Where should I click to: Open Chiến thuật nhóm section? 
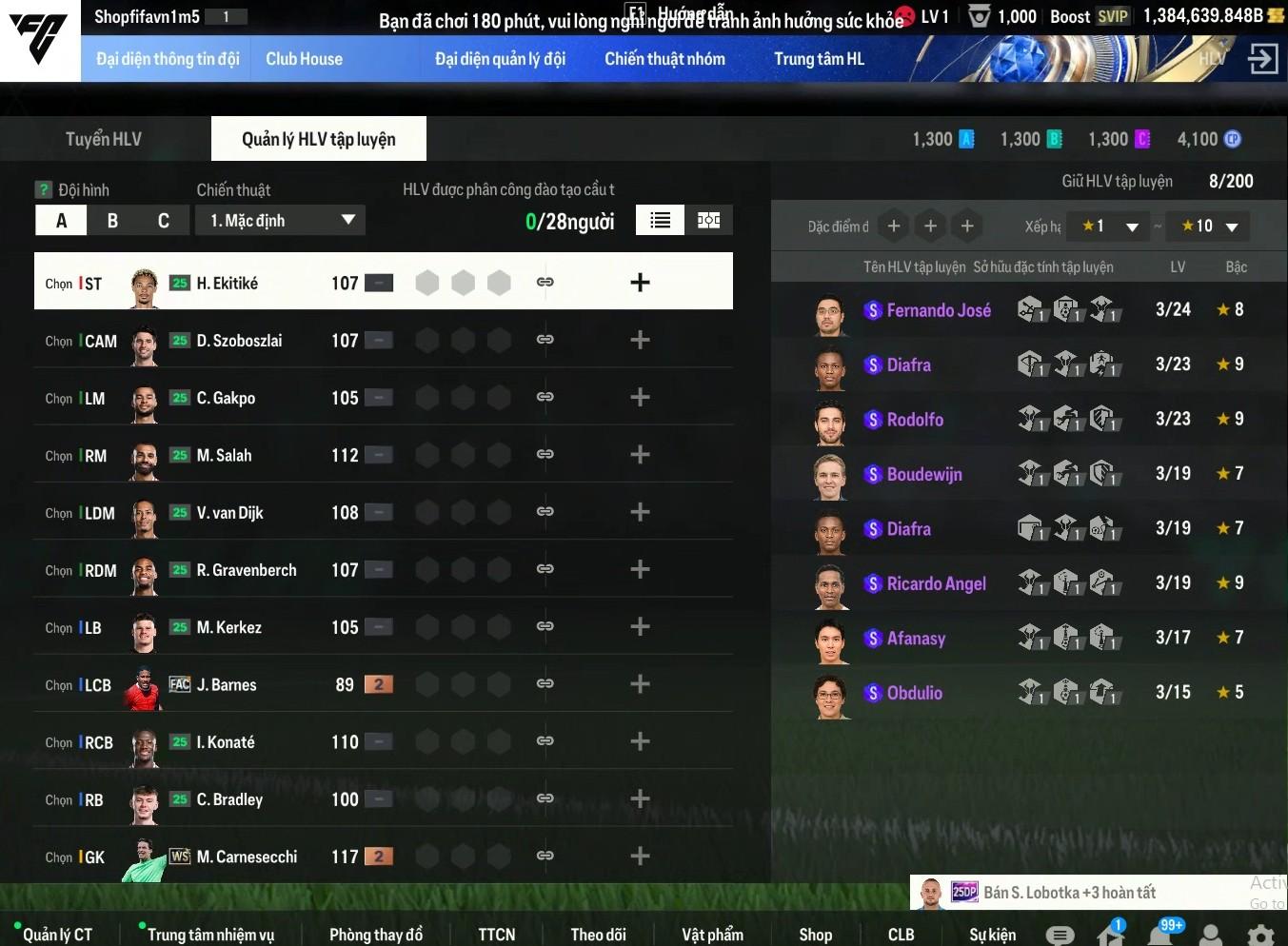point(664,59)
